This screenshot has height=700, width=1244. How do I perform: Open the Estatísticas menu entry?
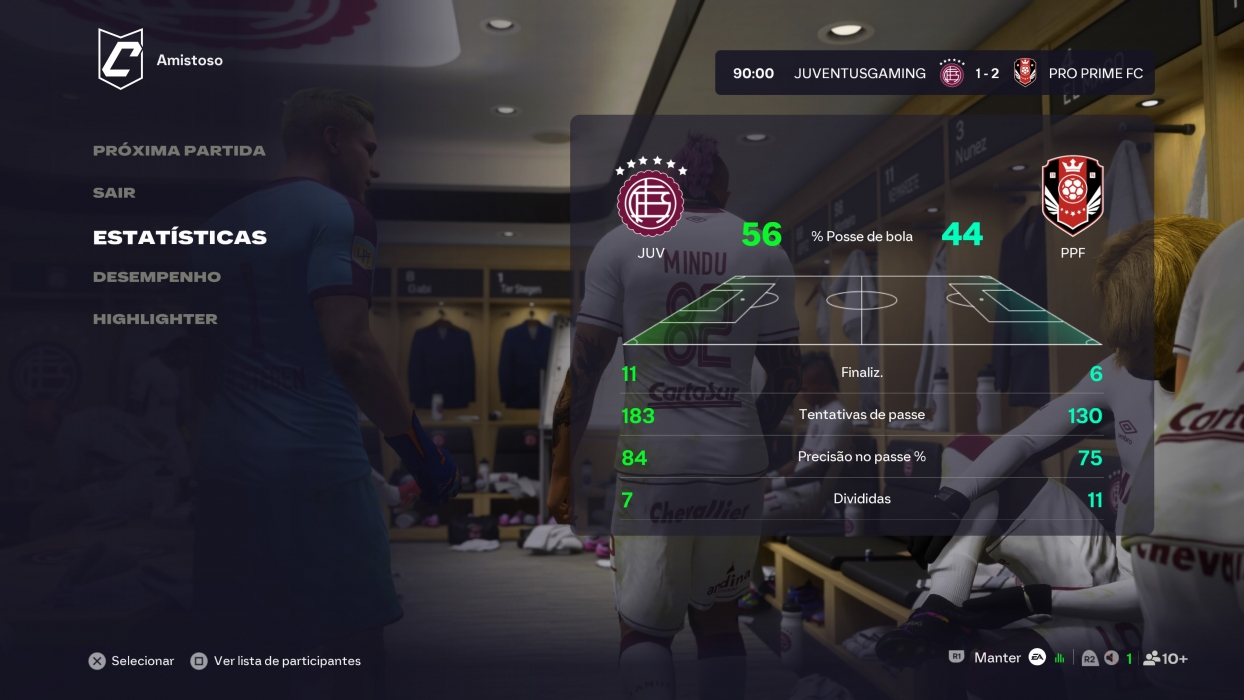(x=180, y=238)
